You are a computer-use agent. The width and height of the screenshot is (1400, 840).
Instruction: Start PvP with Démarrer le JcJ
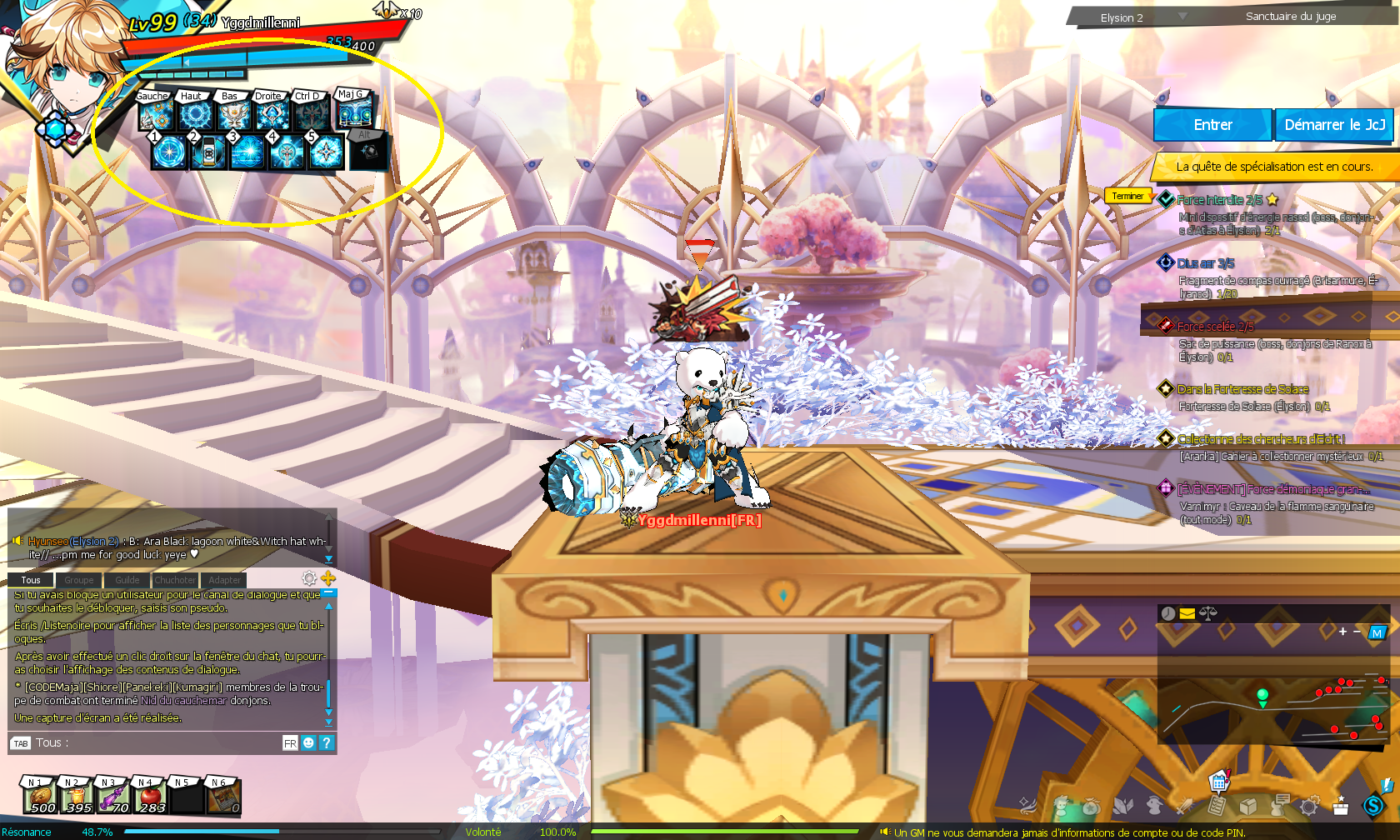[x=1334, y=125]
